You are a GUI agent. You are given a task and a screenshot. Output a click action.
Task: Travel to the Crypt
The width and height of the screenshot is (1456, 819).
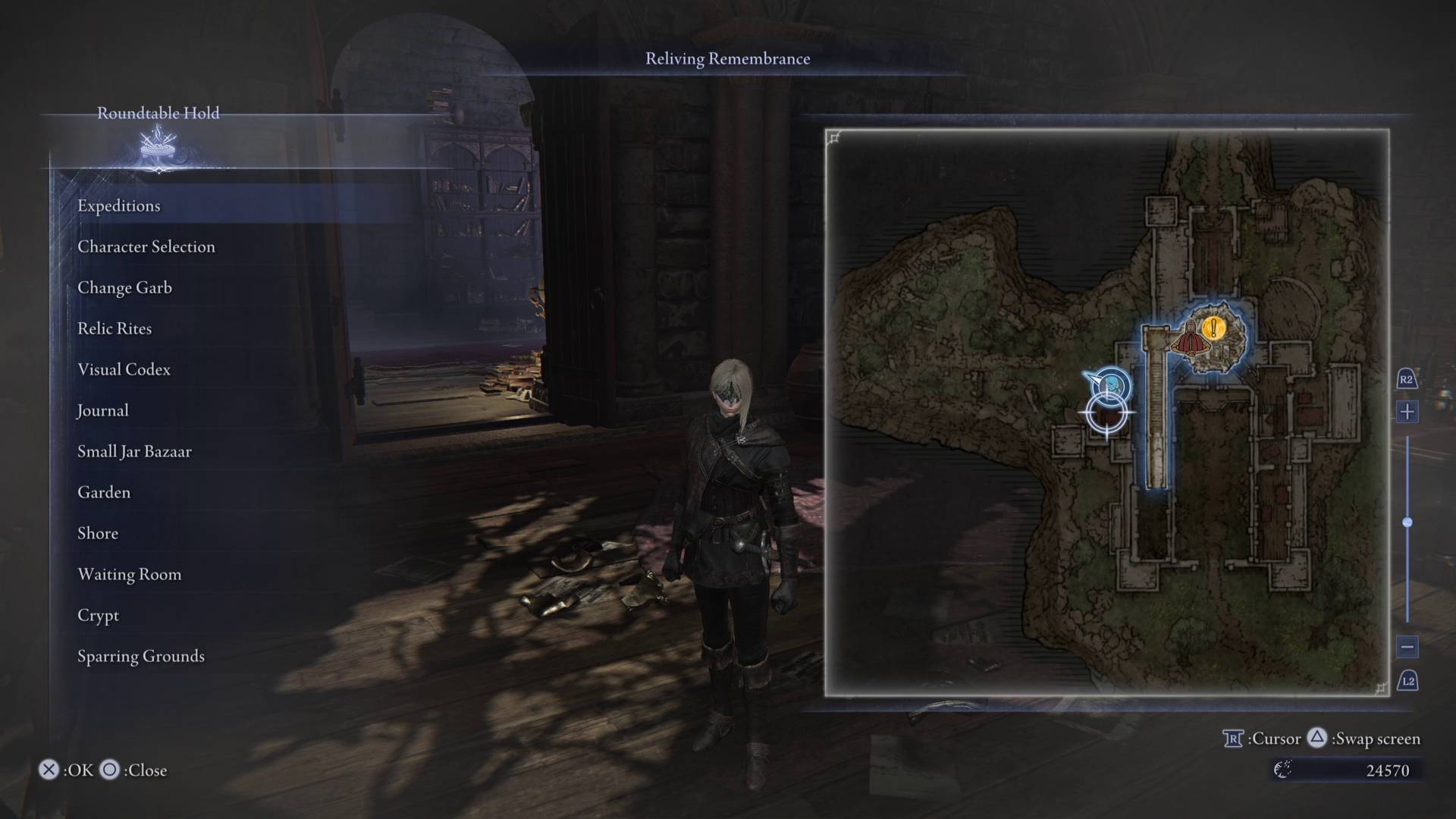(99, 615)
